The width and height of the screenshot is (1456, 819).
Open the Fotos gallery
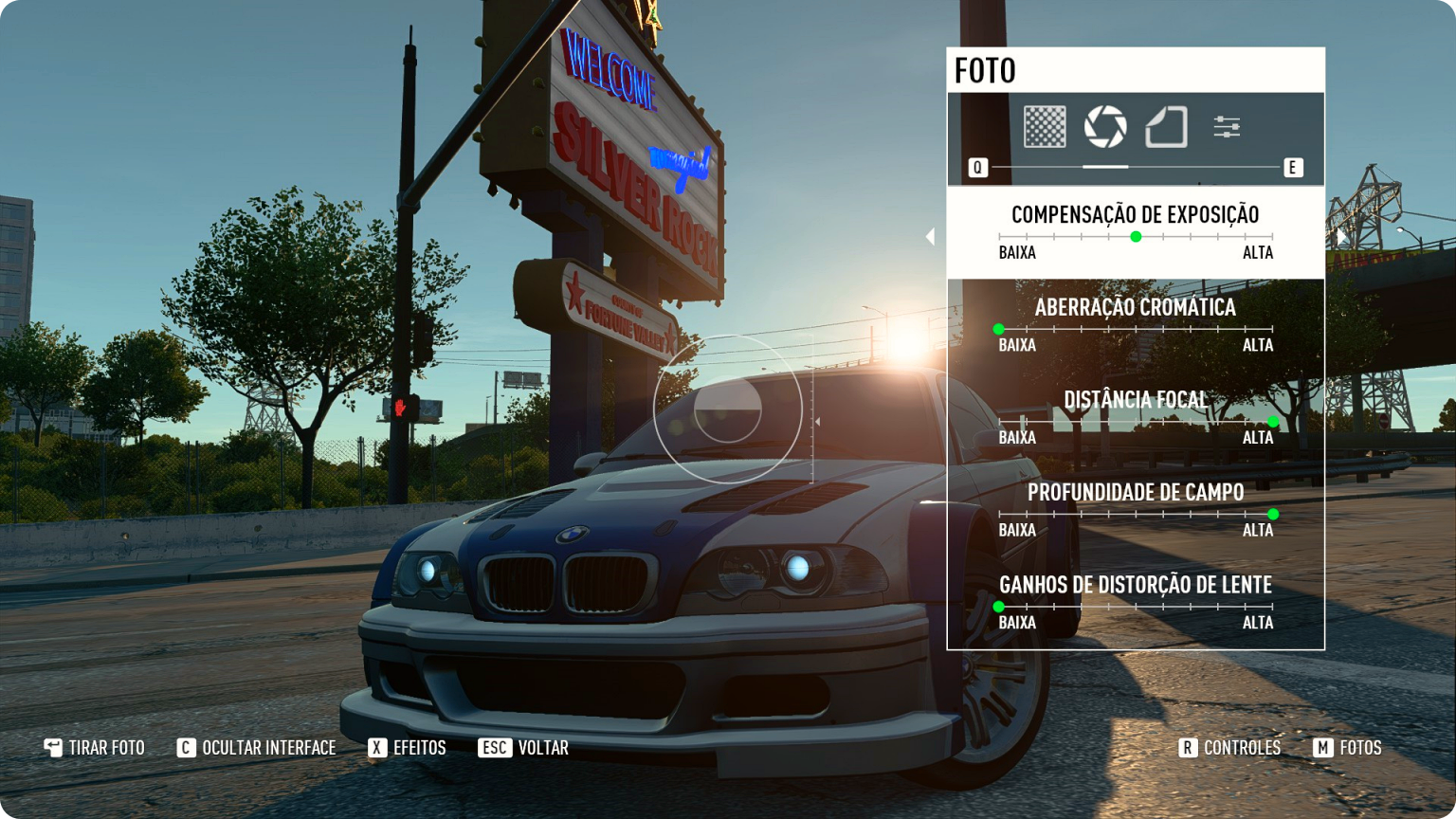(x=1348, y=748)
